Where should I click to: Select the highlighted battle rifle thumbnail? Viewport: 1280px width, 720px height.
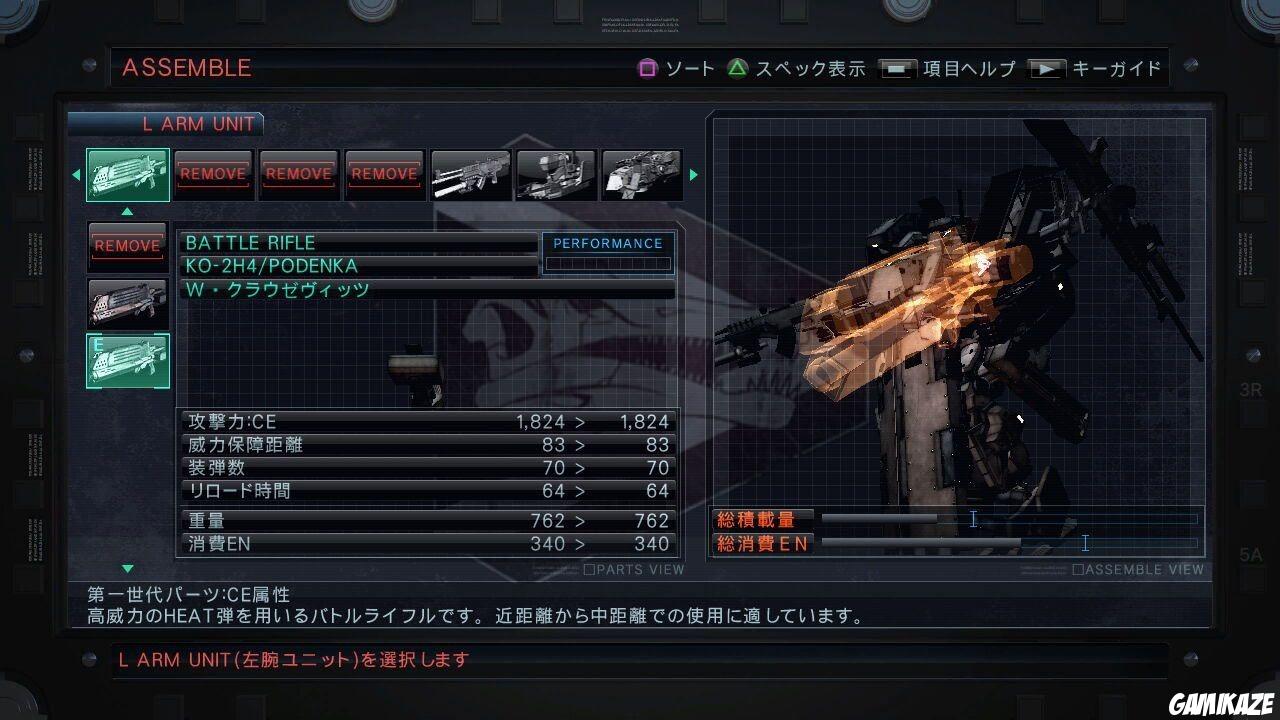(127, 174)
